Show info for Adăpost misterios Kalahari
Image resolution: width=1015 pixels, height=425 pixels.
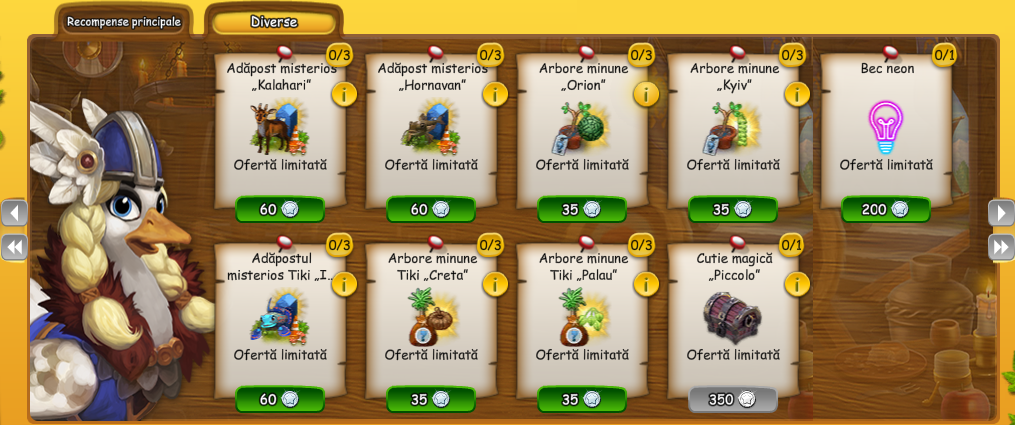tap(344, 94)
